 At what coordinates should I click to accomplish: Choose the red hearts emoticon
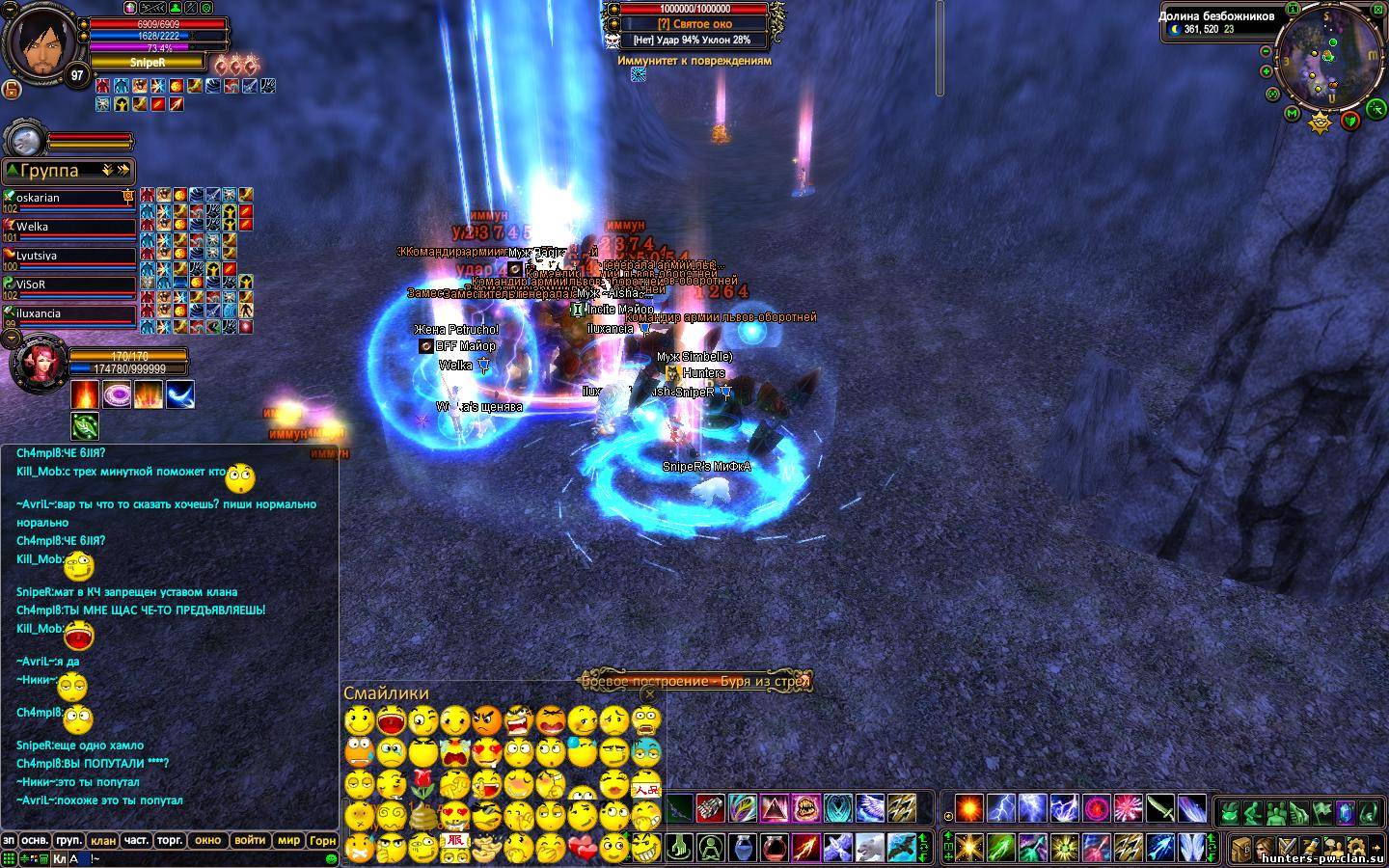coord(581,848)
